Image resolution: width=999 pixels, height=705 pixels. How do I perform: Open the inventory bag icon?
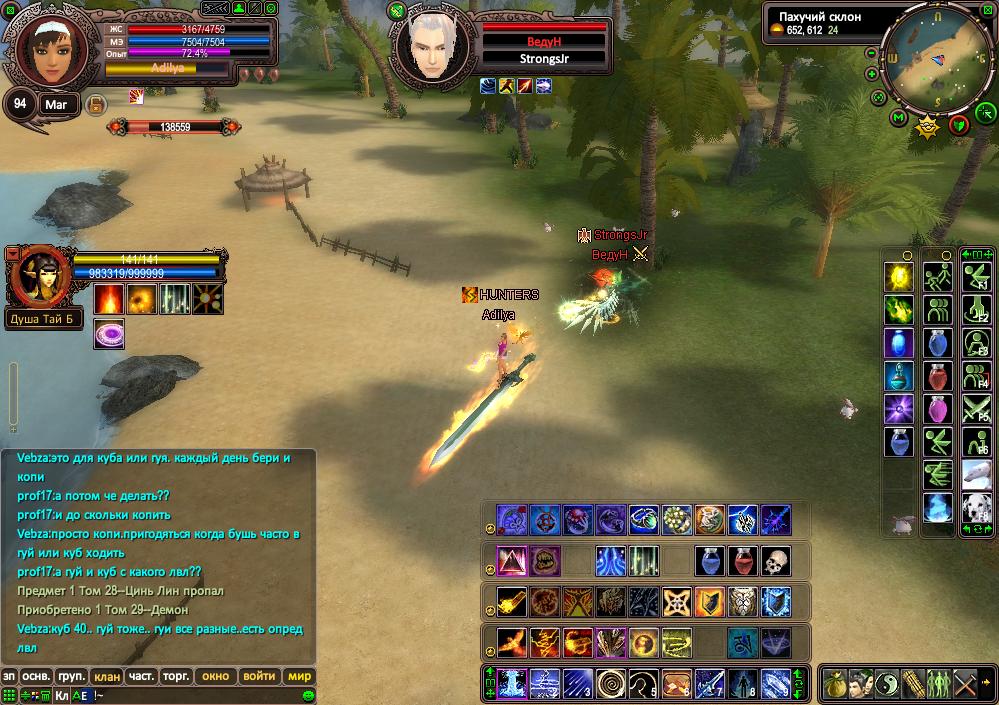(835, 685)
